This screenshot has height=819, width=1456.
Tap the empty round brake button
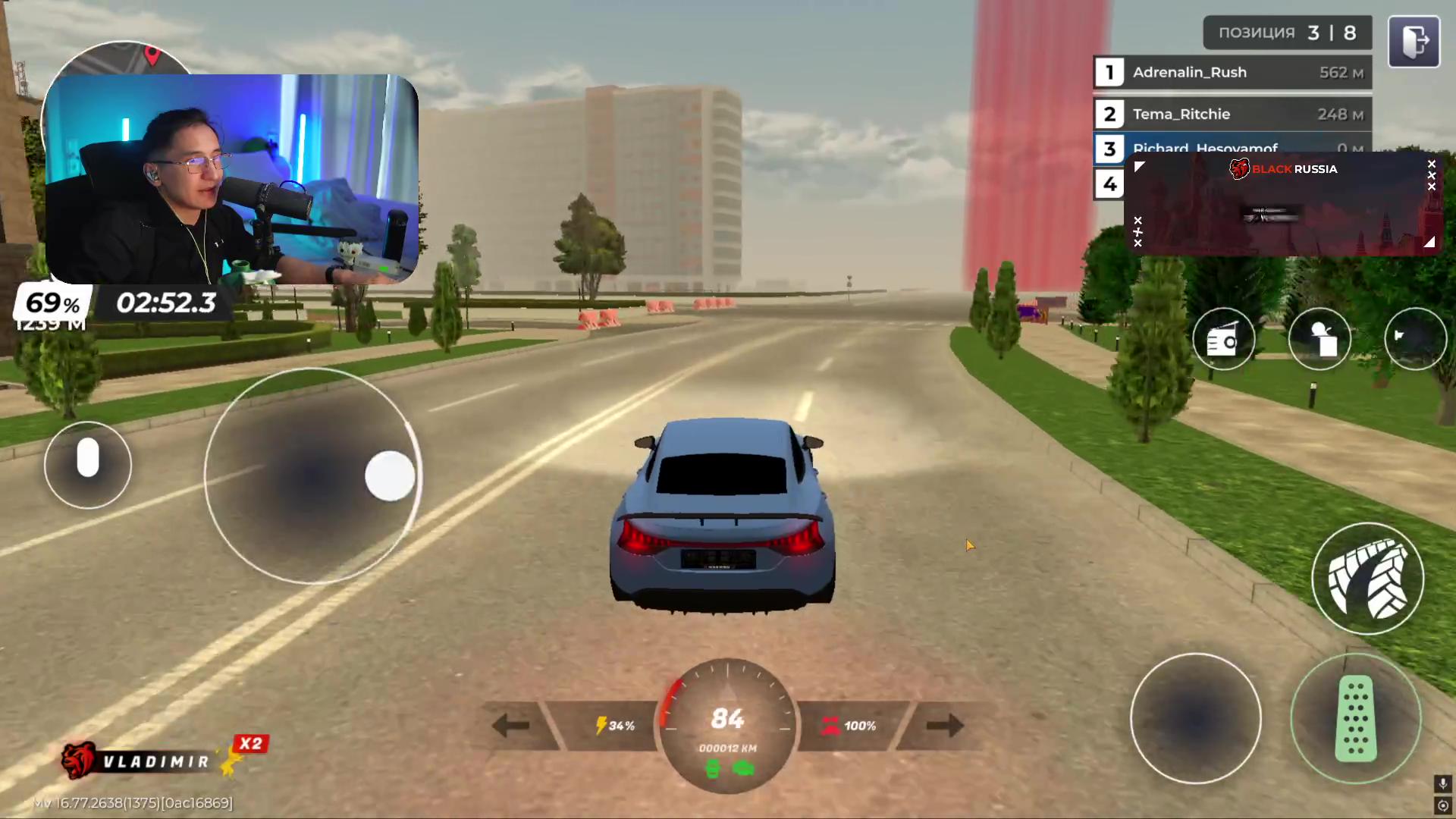[x=1195, y=718]
